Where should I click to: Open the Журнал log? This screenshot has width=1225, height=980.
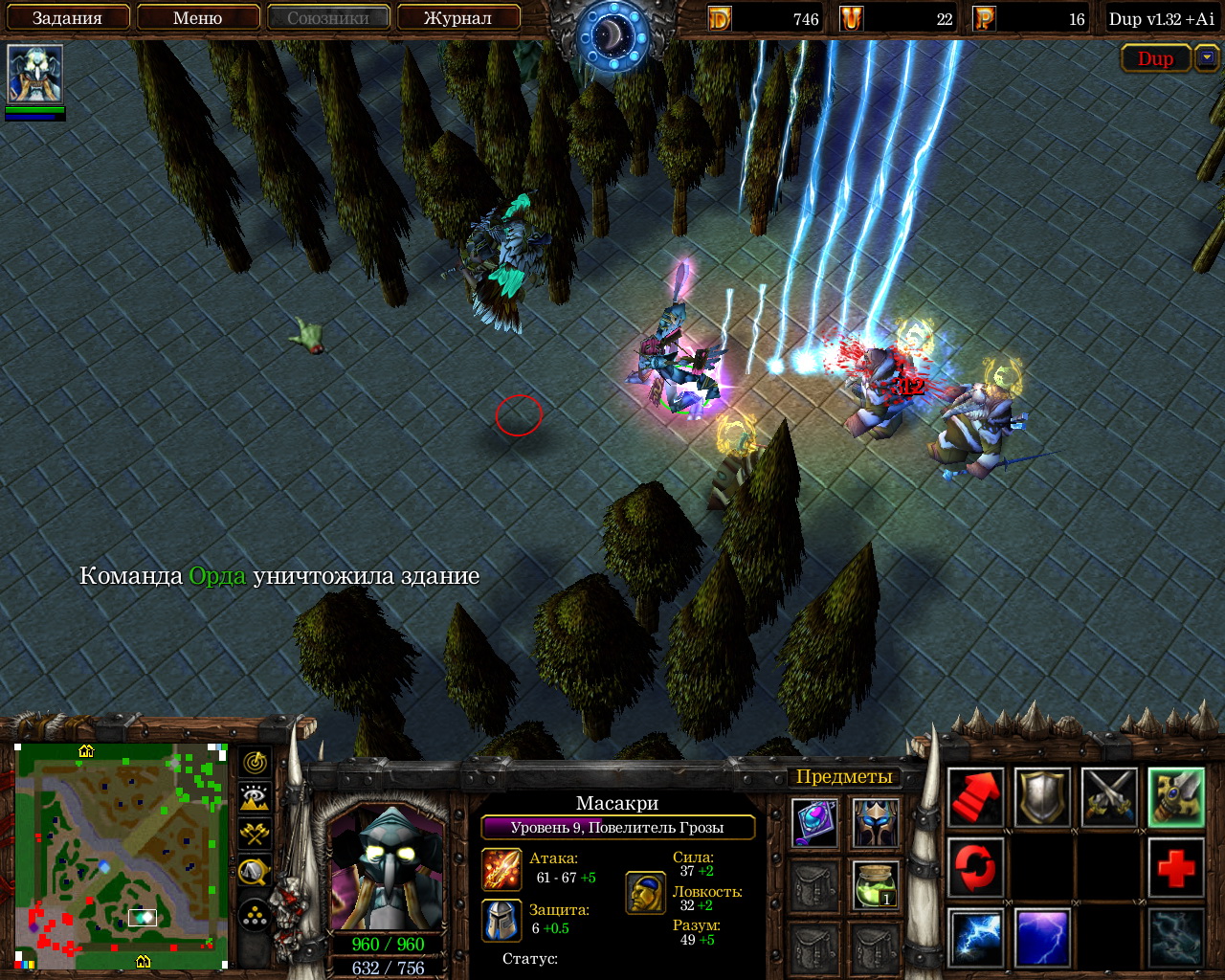tap(457, 18)
